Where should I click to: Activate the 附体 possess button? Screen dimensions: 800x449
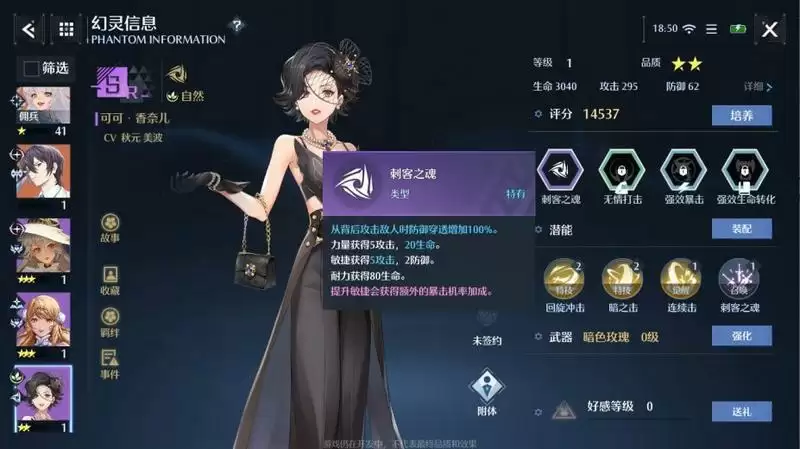[486, 391]
